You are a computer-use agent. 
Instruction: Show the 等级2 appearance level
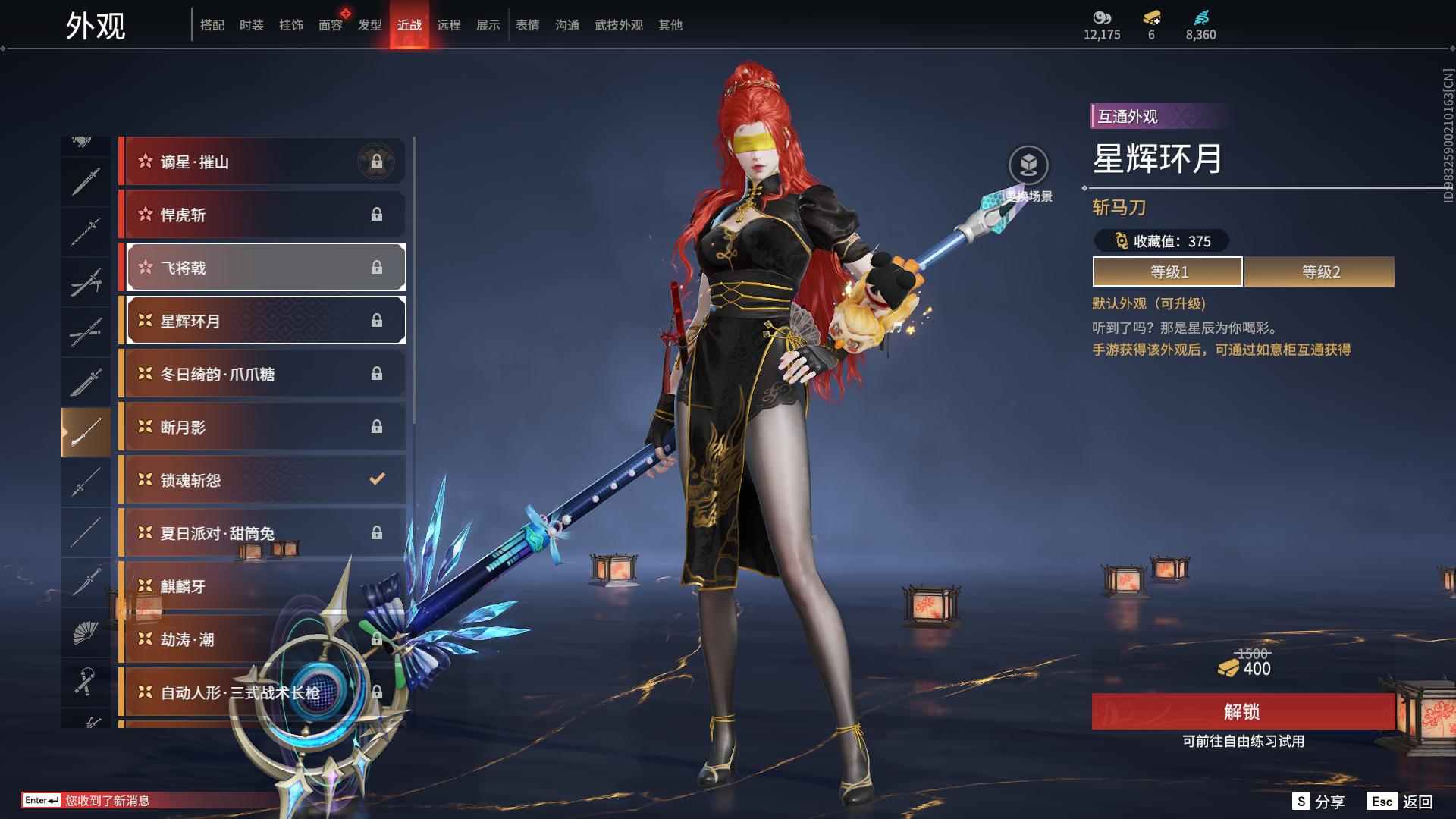point(1319,271)
